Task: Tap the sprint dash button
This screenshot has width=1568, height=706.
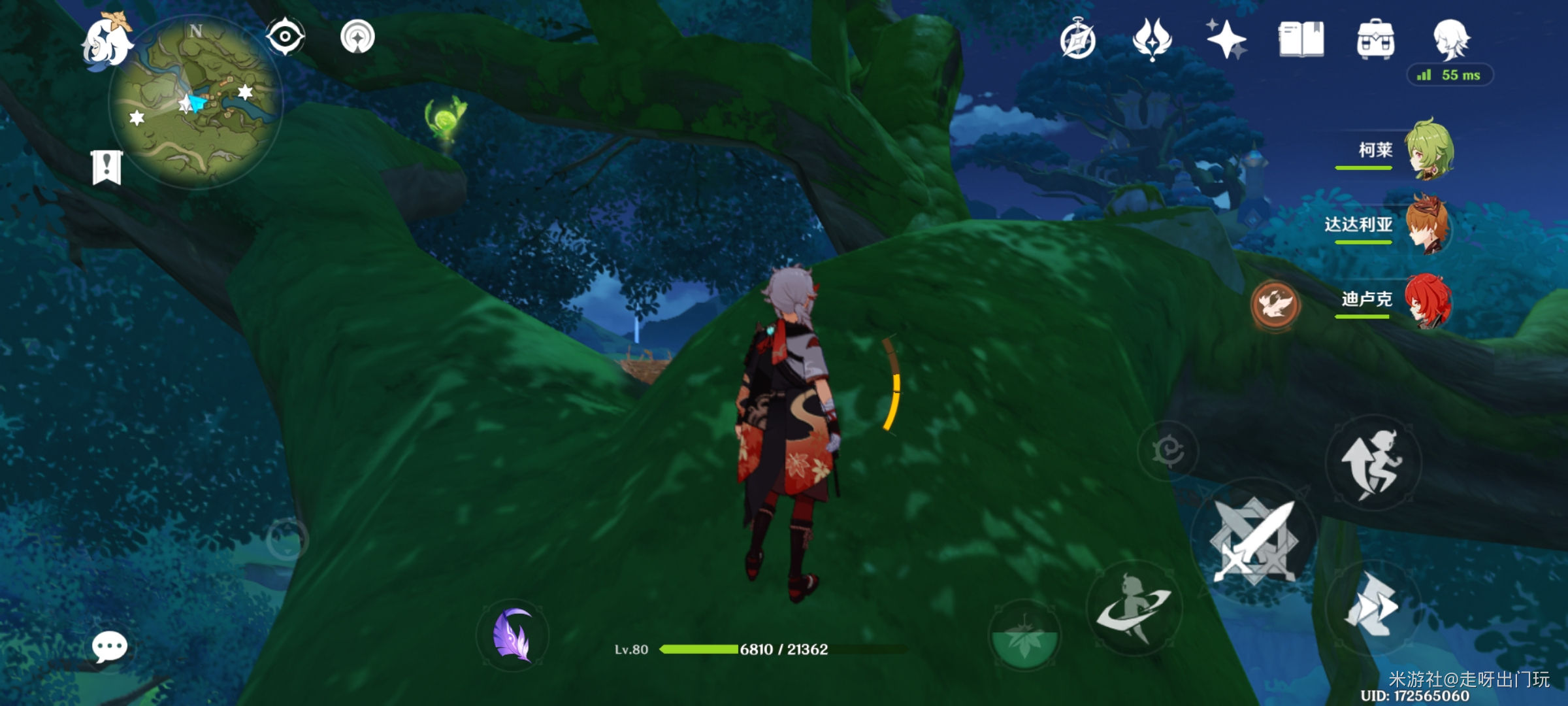Action: click(x=1371, y=607)
